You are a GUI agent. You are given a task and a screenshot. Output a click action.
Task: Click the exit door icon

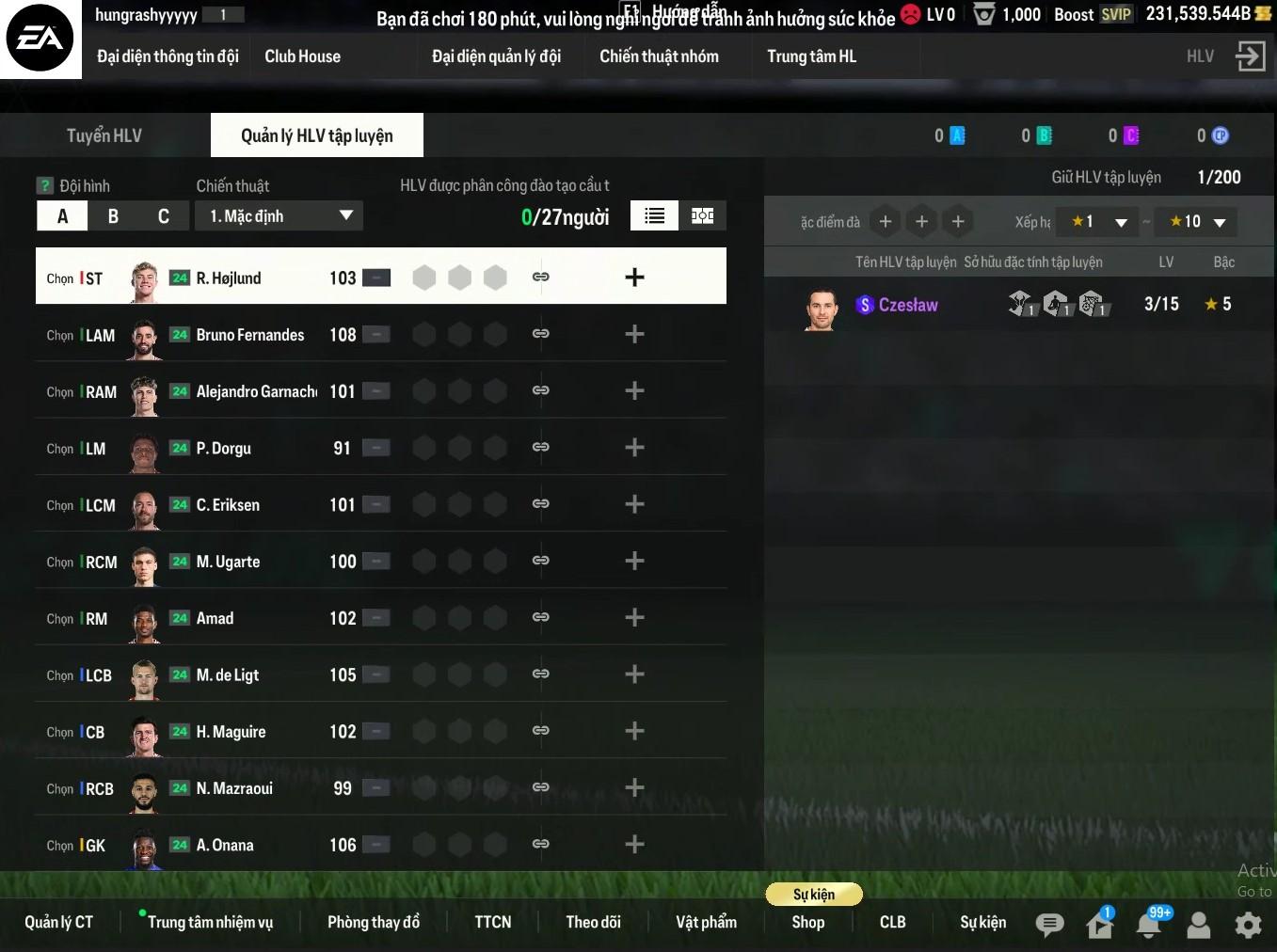click(x=1250, y=56)
